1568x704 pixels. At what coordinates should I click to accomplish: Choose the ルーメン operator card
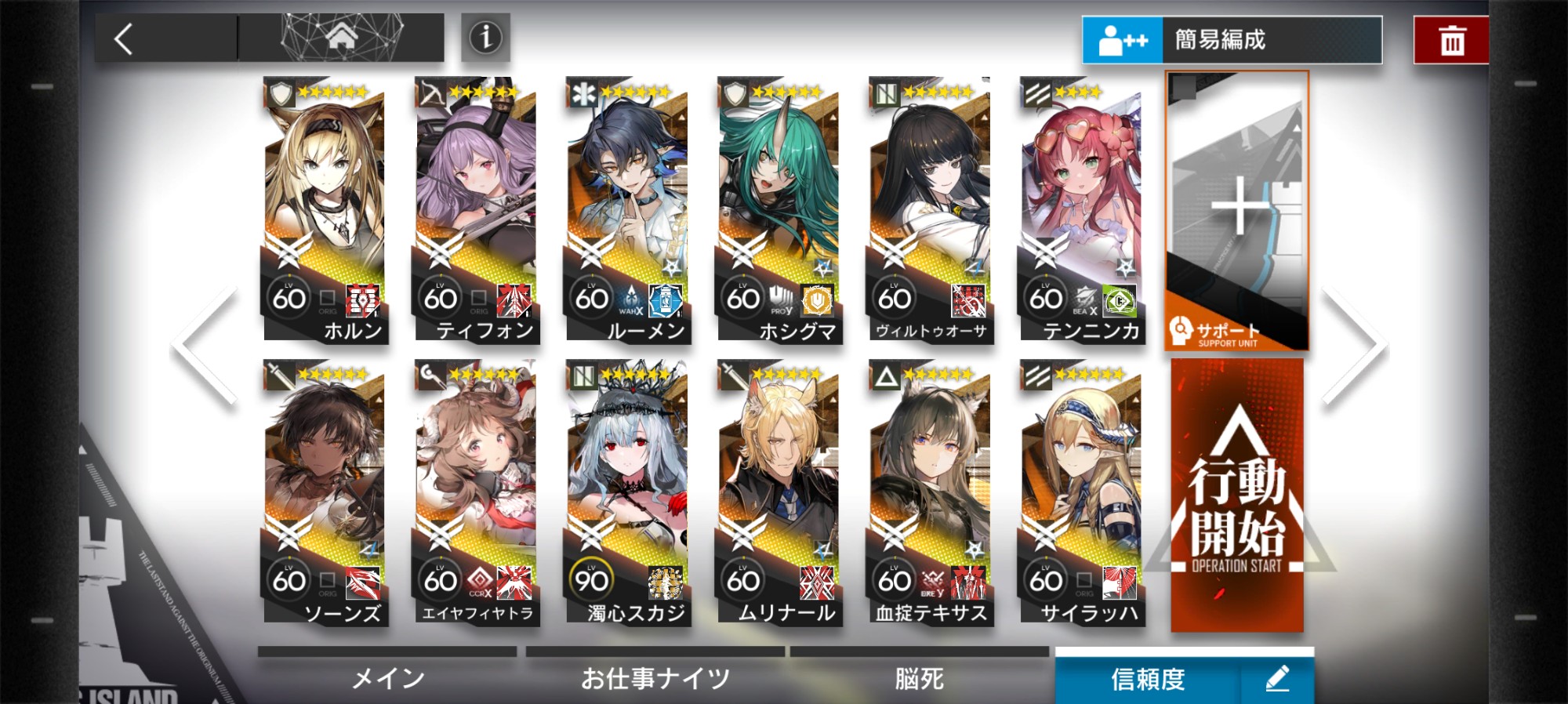626,210
